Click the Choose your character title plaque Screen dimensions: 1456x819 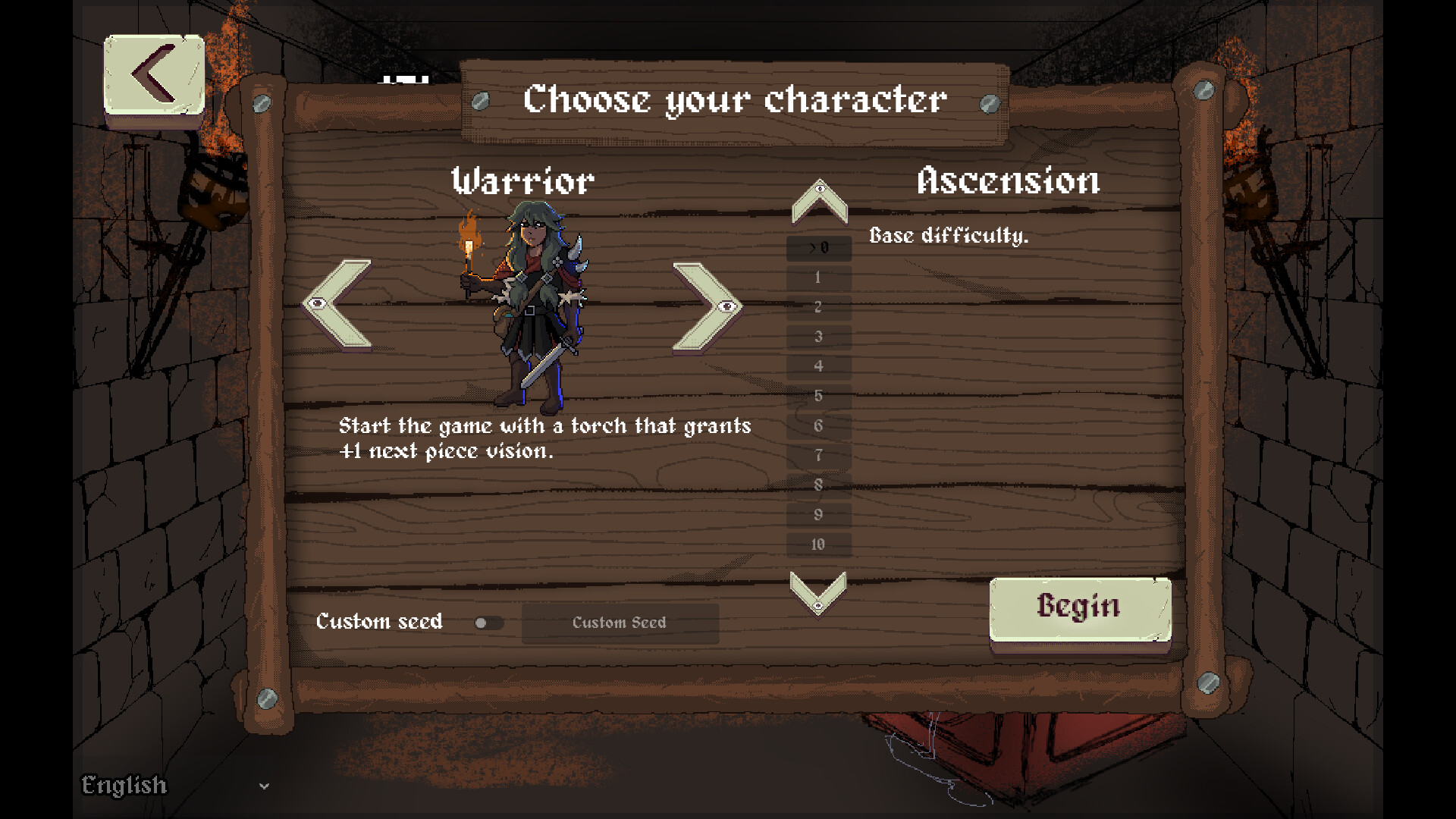[733, 99]
